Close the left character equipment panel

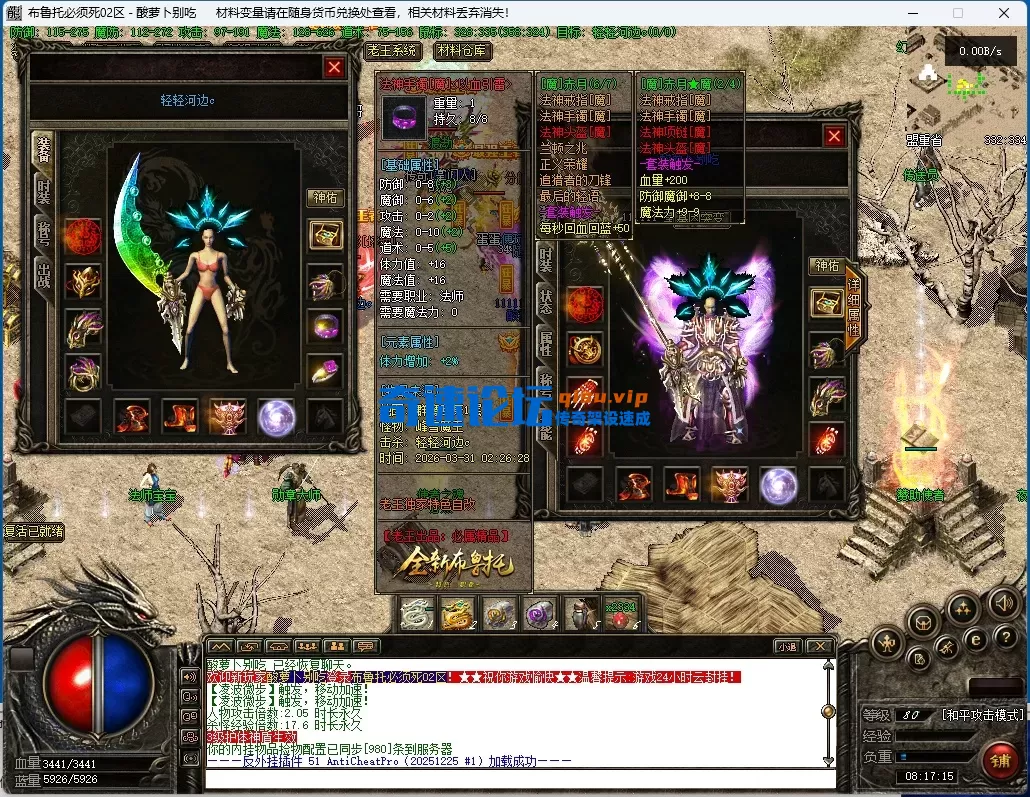[334, 67]
